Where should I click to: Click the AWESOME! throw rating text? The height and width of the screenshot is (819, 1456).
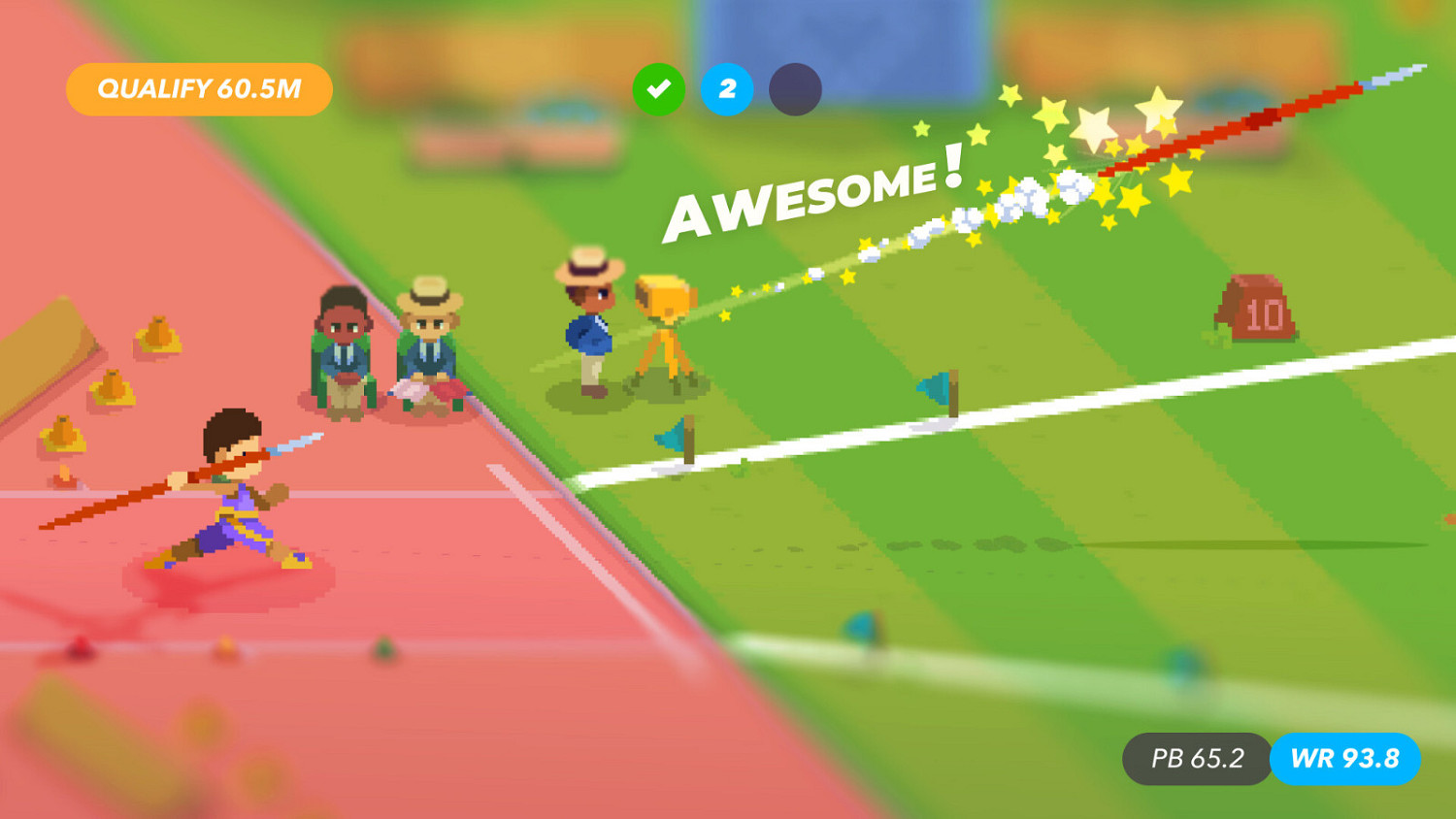(x=815, y=199)
